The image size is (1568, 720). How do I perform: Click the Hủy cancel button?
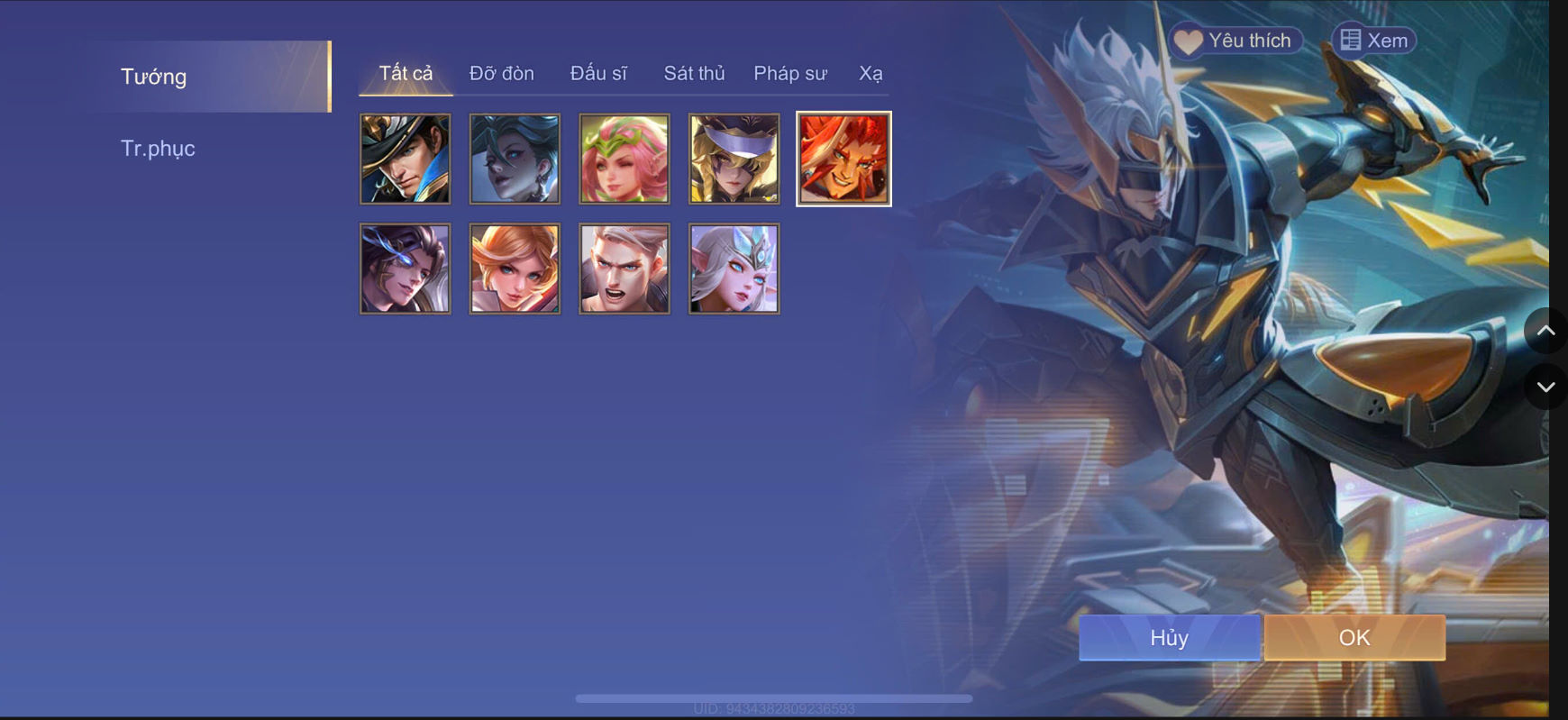(1169, 637)
